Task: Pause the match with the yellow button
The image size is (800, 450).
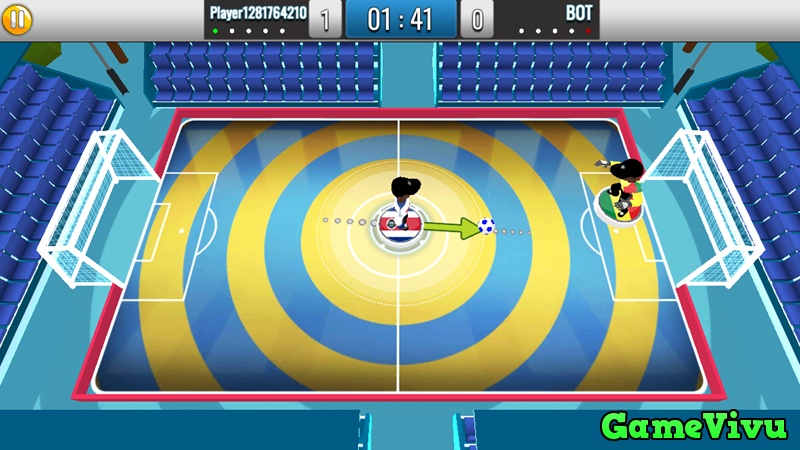Action: (x=18, y=17)
